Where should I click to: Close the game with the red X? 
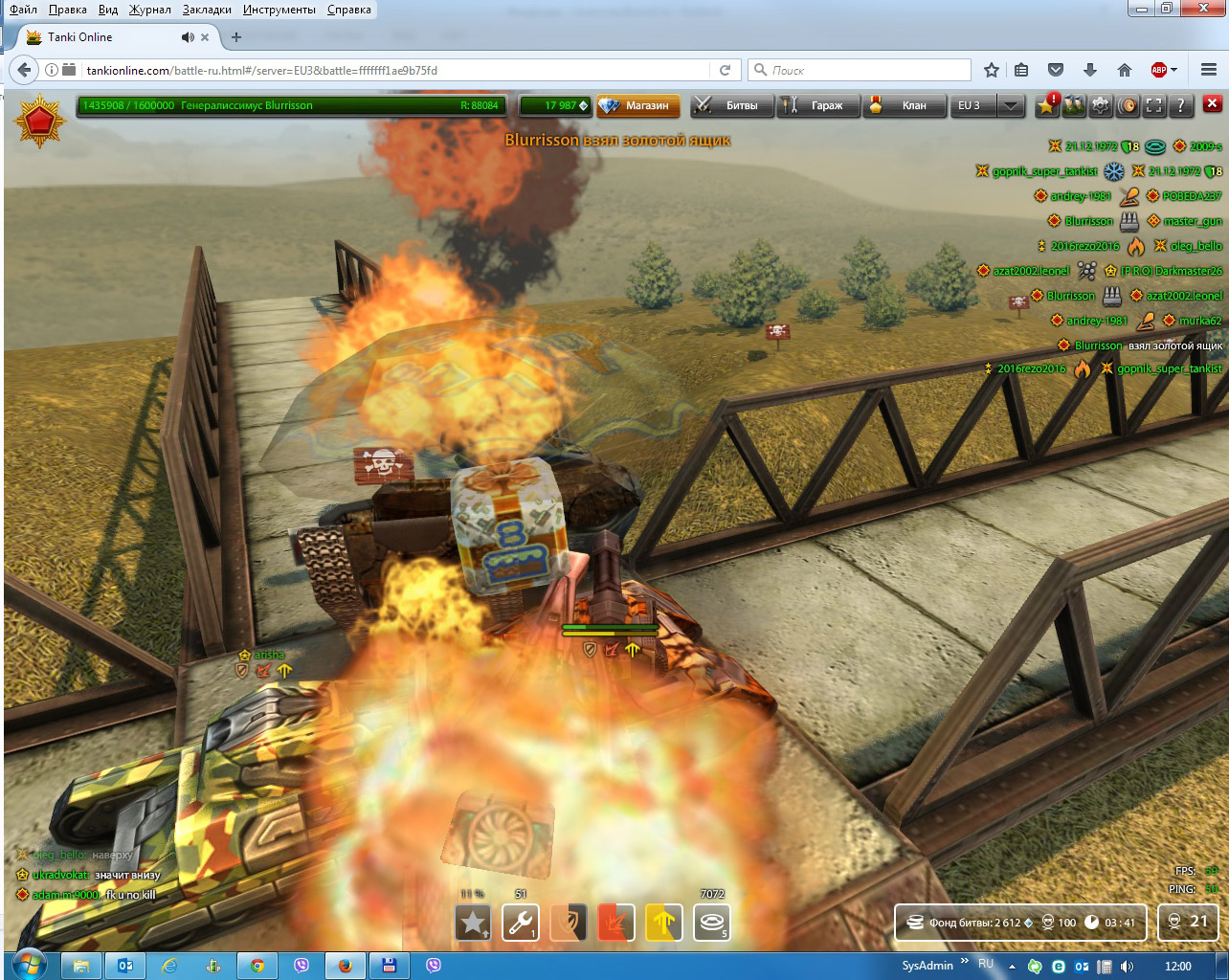[1212, 104]
